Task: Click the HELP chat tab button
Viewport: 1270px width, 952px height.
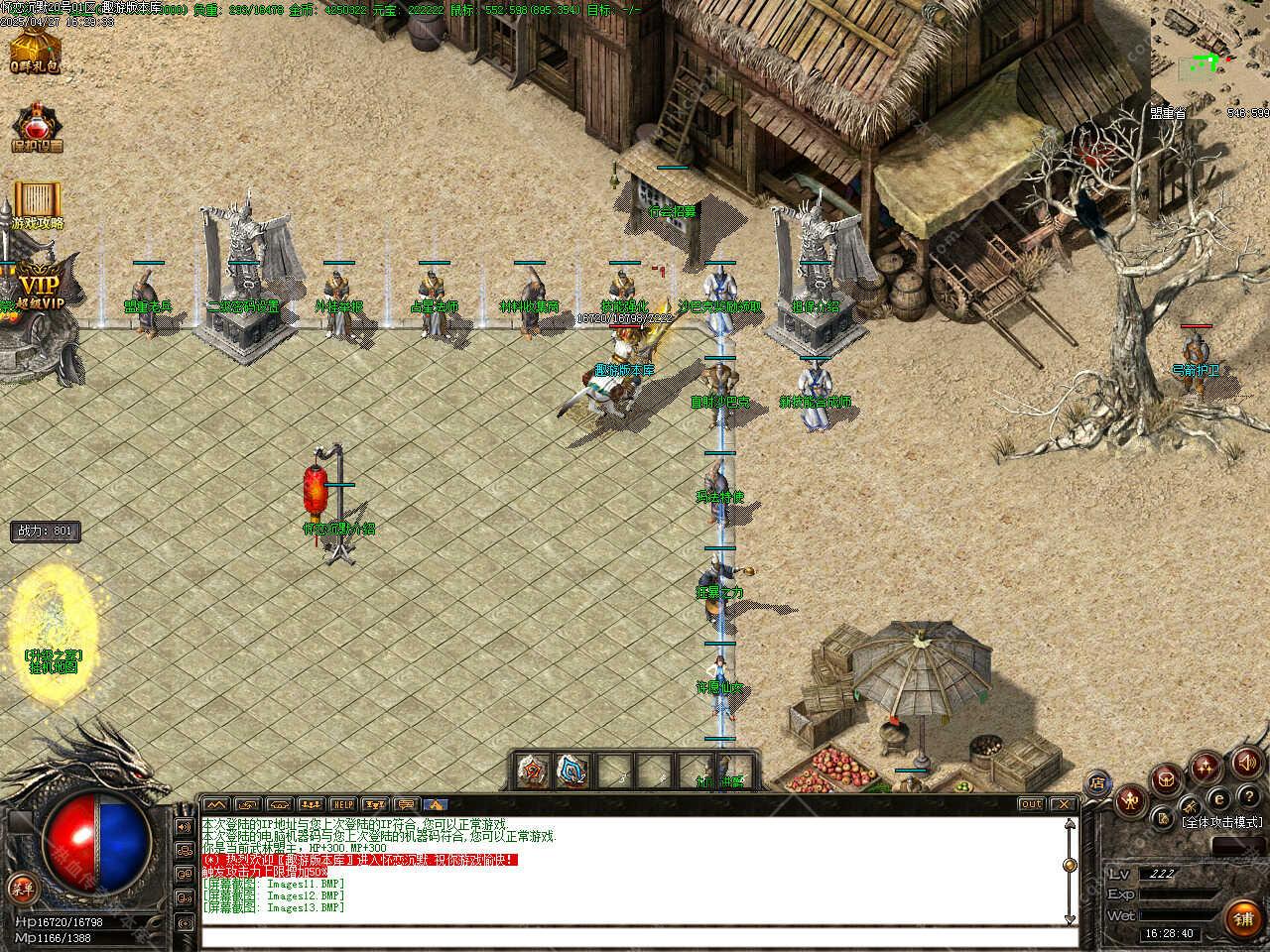Action: [342, 804]
